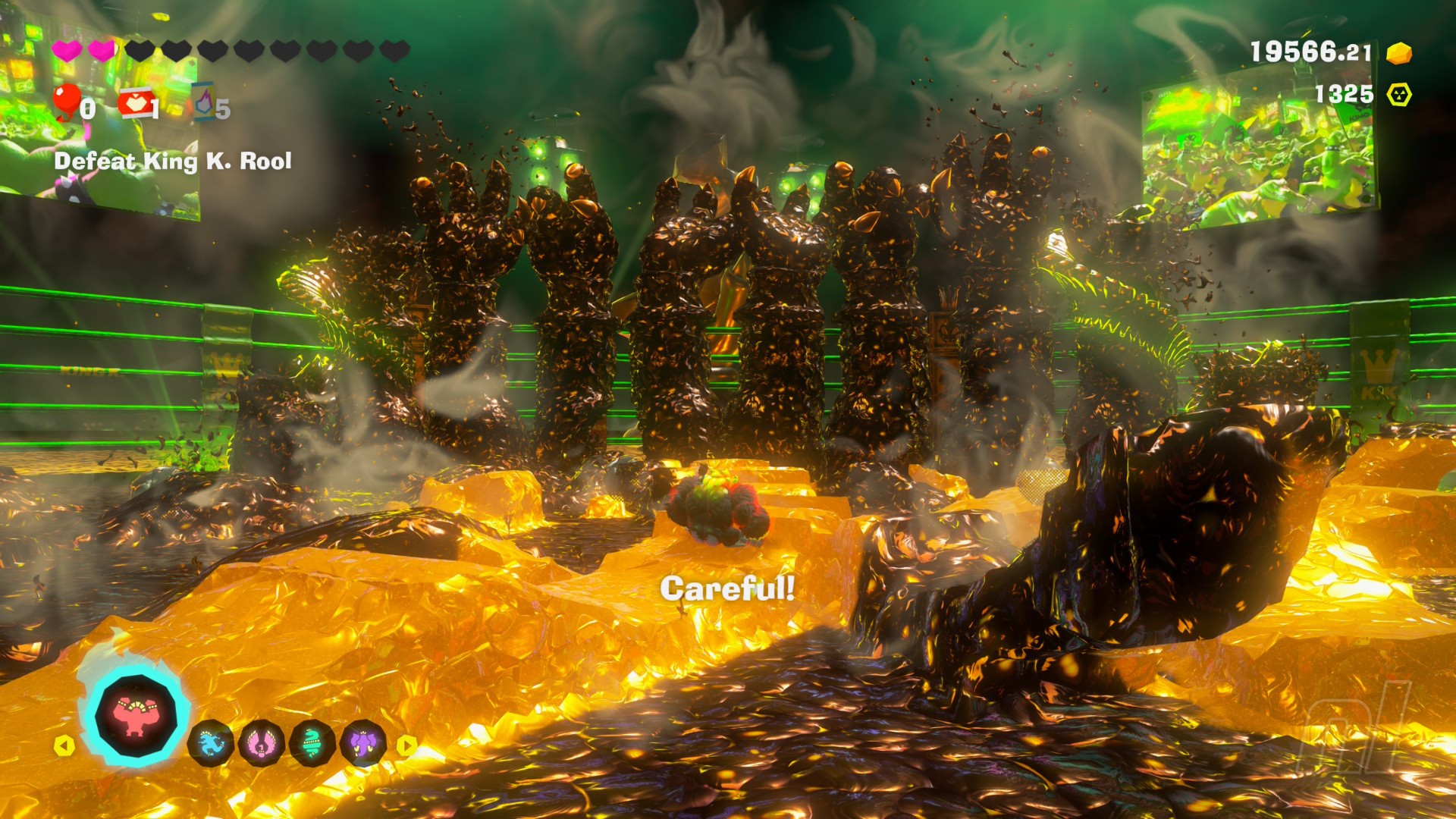Use the red apple juice can icon
Image resolution: width=1456 pixels, height=819 pixels.
134,104
